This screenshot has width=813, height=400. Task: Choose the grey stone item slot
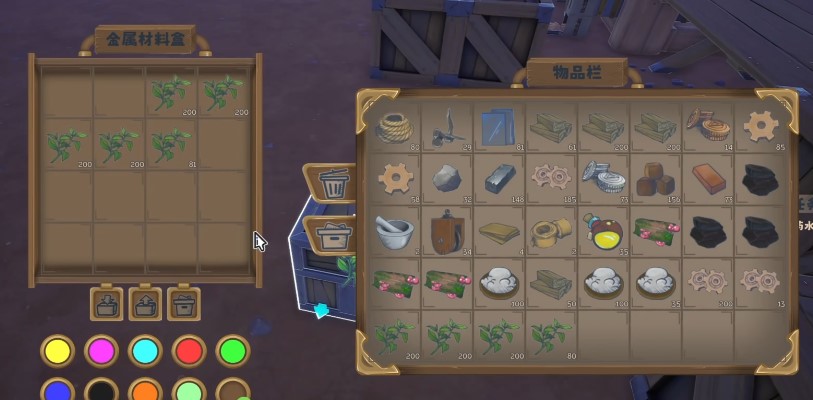448,178
